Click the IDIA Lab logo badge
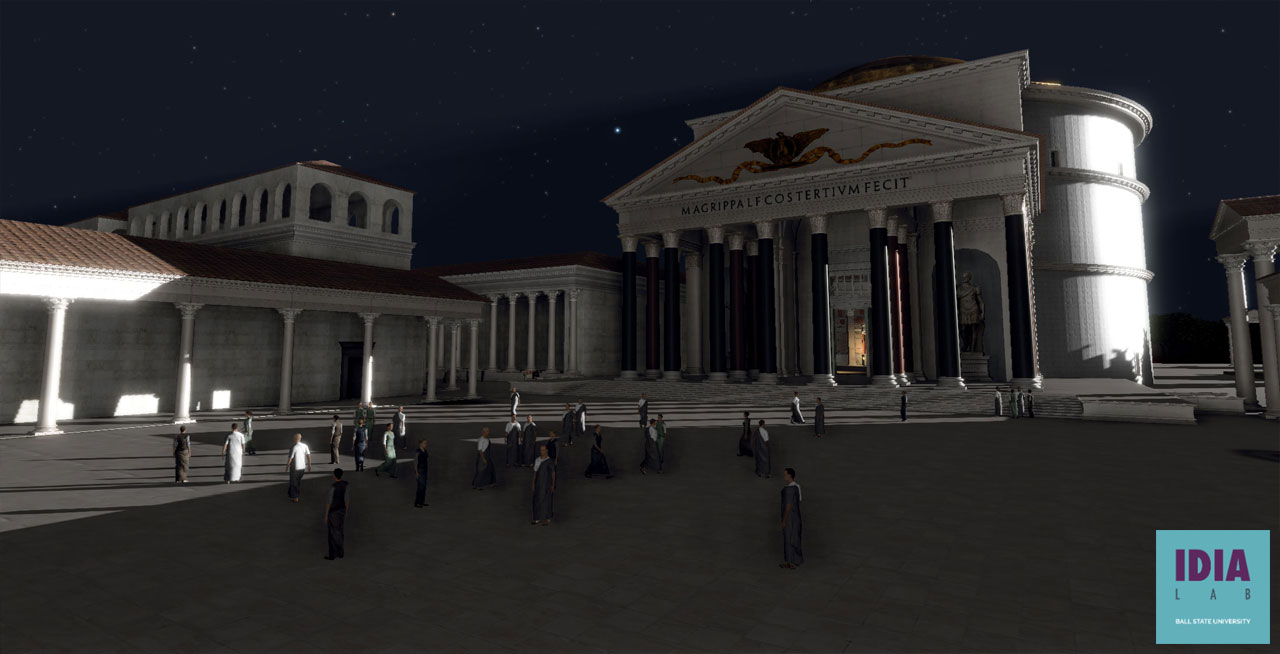The height and width of the screenshot is (654, 1280). tap(1212, 586)
